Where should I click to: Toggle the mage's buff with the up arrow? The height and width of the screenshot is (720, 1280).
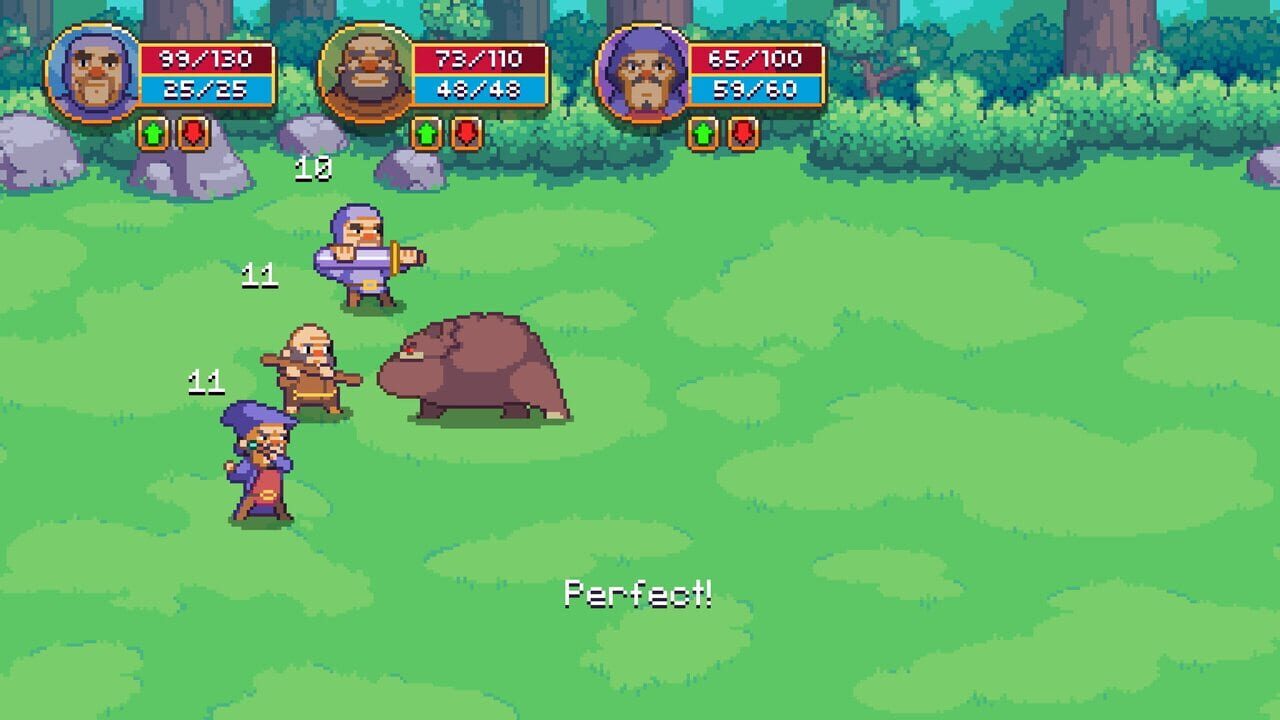(706, 132)
